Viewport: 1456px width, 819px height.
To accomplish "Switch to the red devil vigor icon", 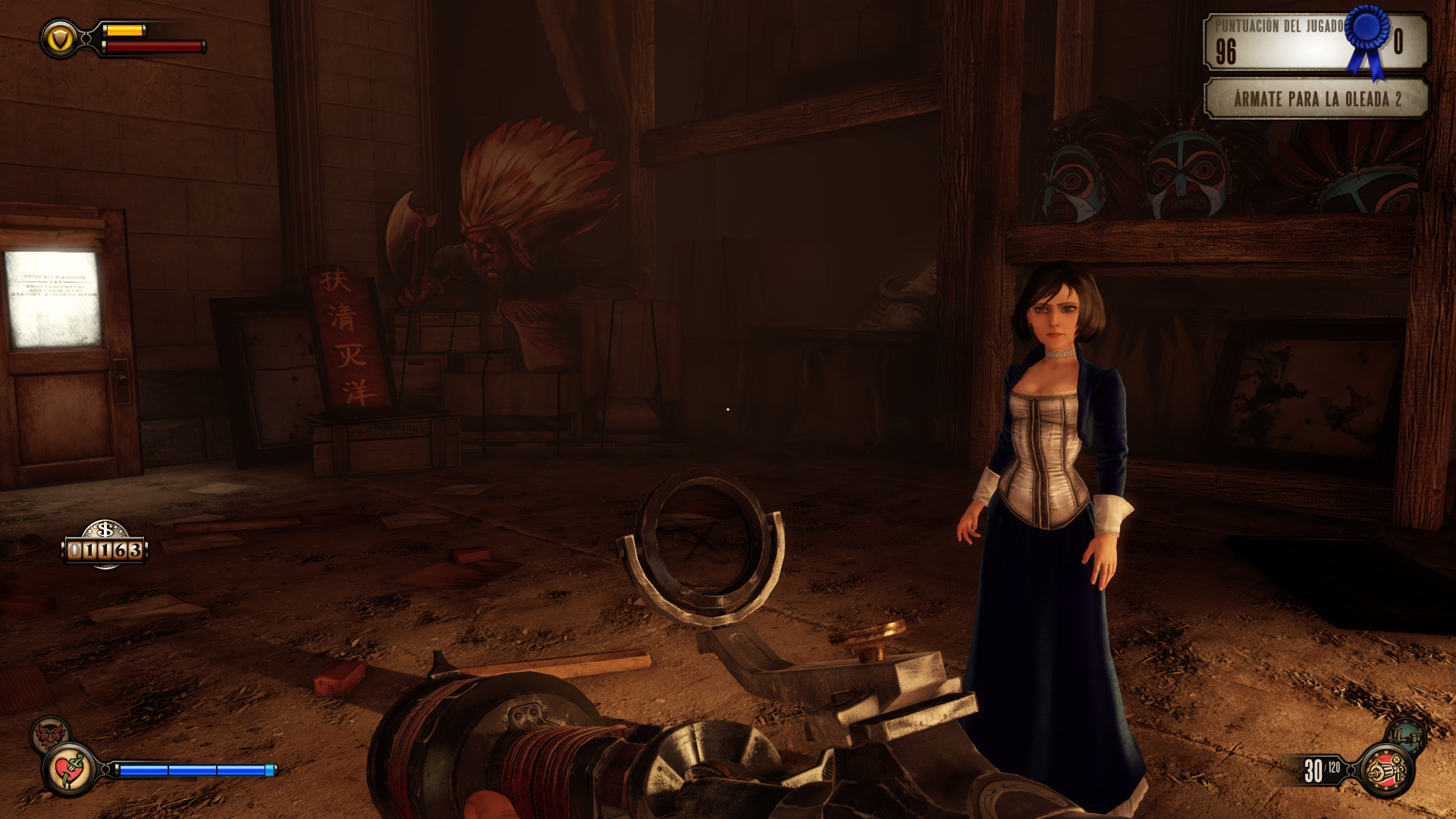I will [49, 734].
